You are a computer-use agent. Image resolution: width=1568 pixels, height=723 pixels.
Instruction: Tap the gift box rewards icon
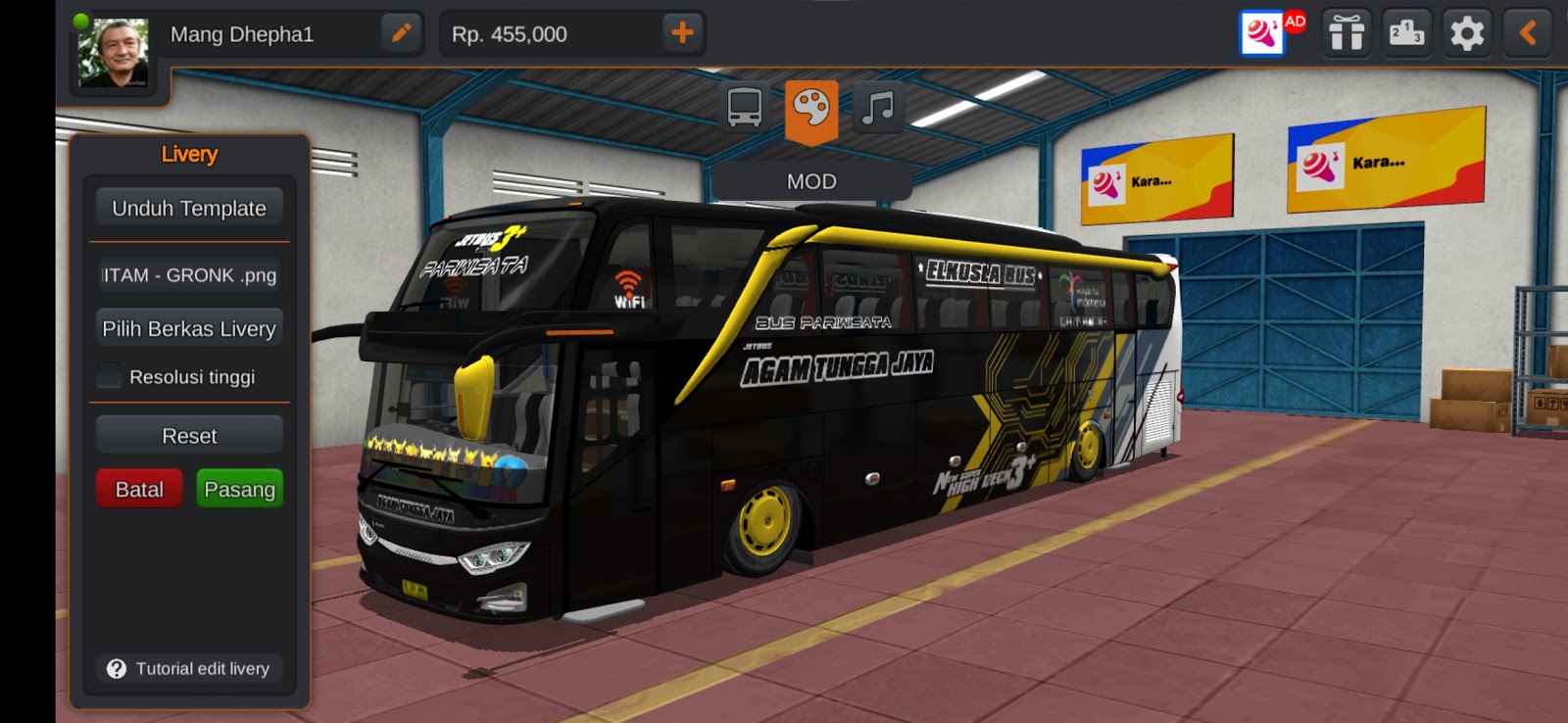tap(1347, 33)
